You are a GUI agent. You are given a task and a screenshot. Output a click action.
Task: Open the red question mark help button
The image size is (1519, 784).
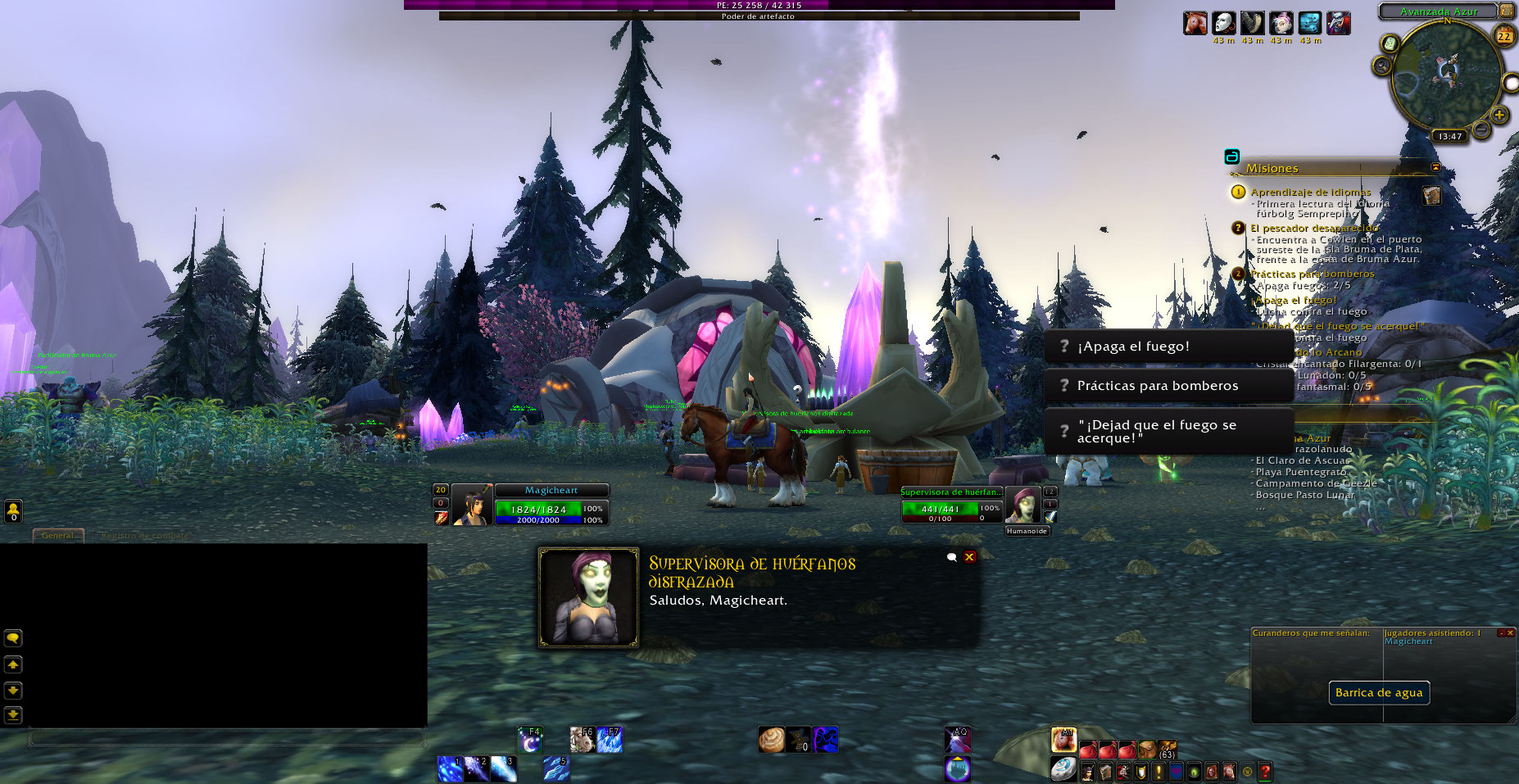(x=1265, y=771)
